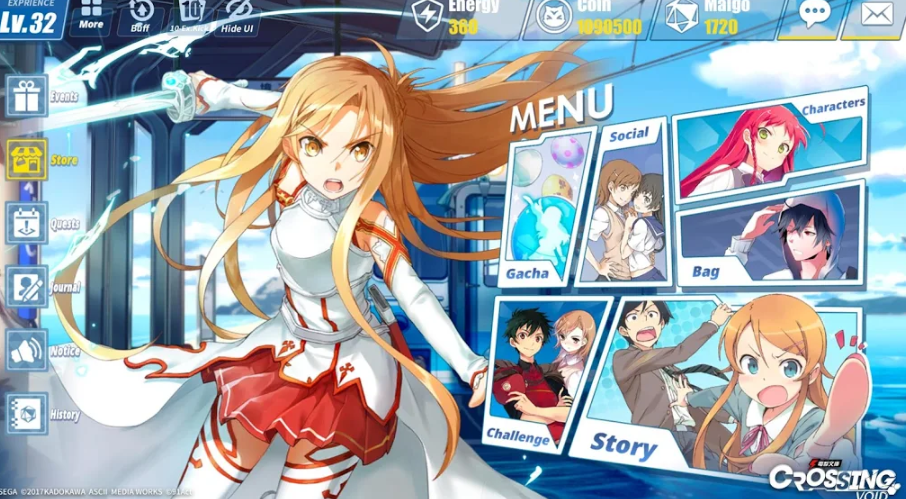This screenshot has width=906, height=499.
Task: Open the chat speech bubble
Action: (815, 15)
